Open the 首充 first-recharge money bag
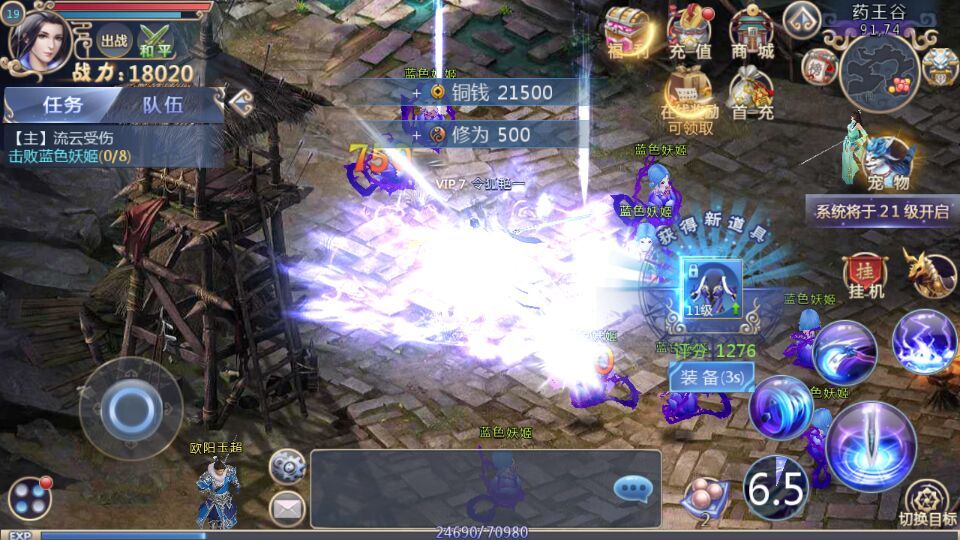Viewport: 960px width, 540px height. pos(752,95)
